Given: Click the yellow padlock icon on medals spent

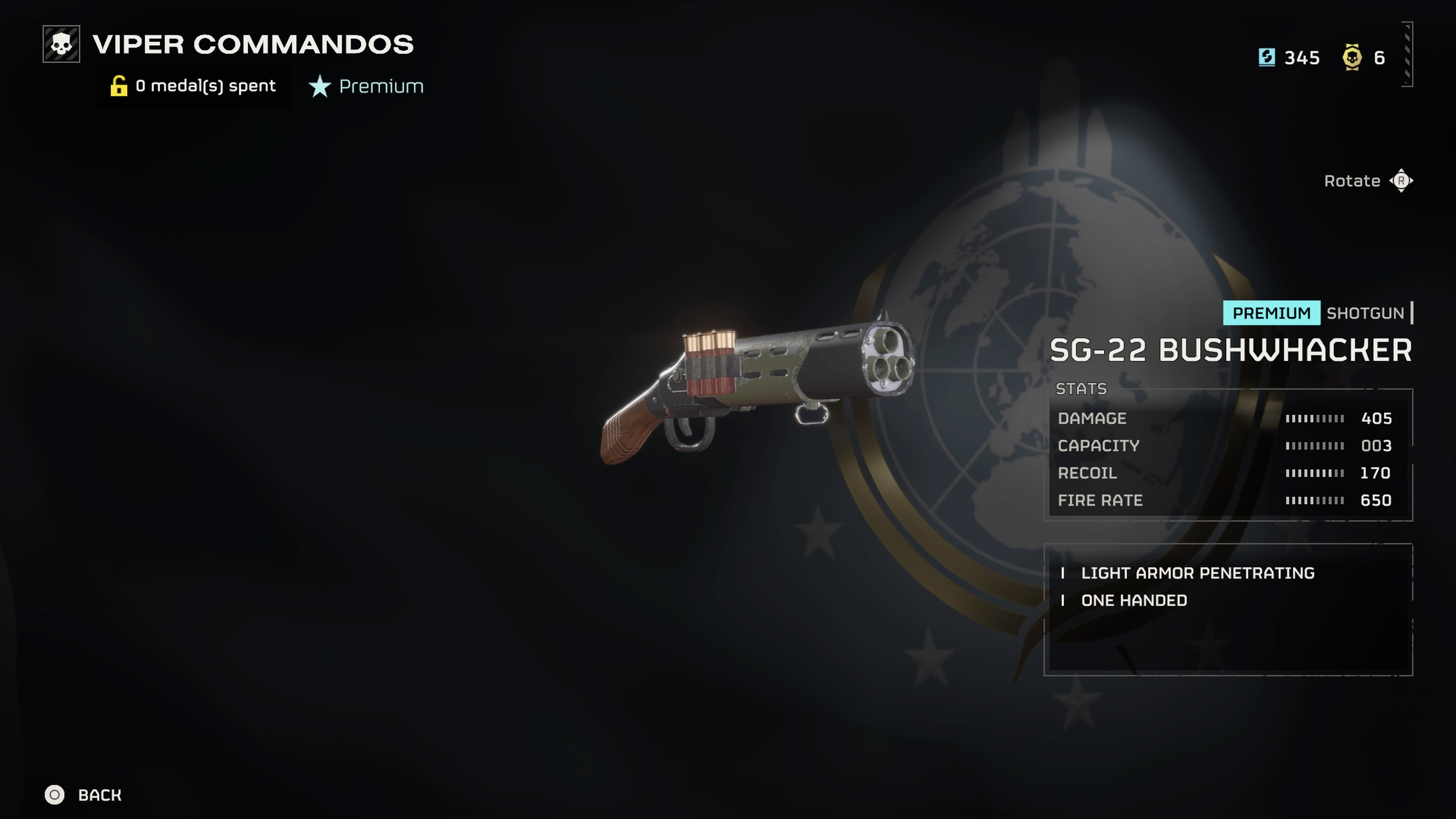Looking at the screenshot, I should [119, 86].
